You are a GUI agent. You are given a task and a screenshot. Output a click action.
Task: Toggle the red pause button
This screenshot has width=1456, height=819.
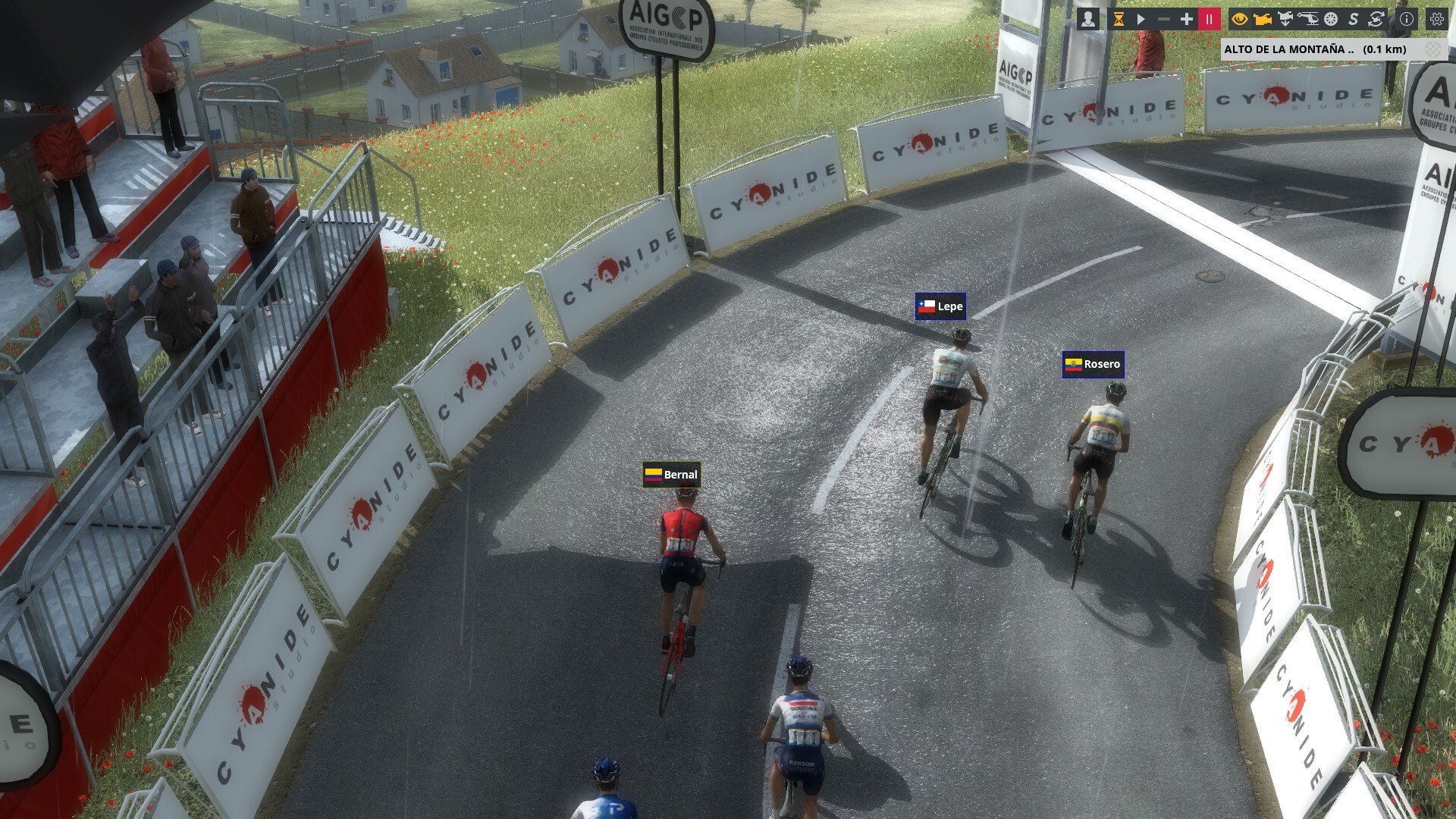[1210, 20]
